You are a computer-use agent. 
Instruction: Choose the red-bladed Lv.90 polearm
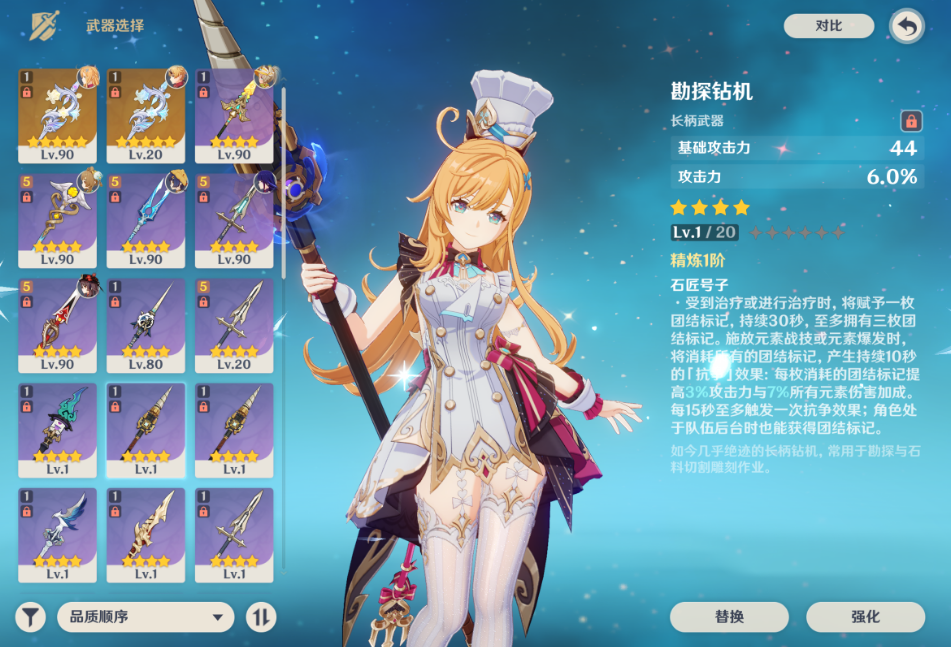(x=58, y=324)
